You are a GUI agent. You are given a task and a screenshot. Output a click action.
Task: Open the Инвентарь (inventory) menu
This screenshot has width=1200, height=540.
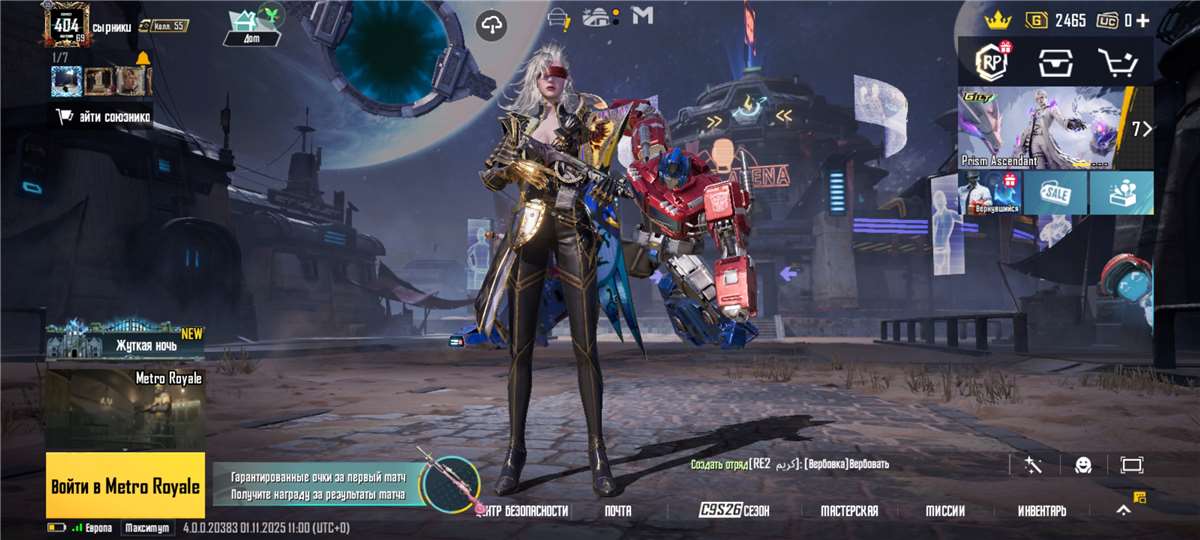click(x=1042, y=511)
